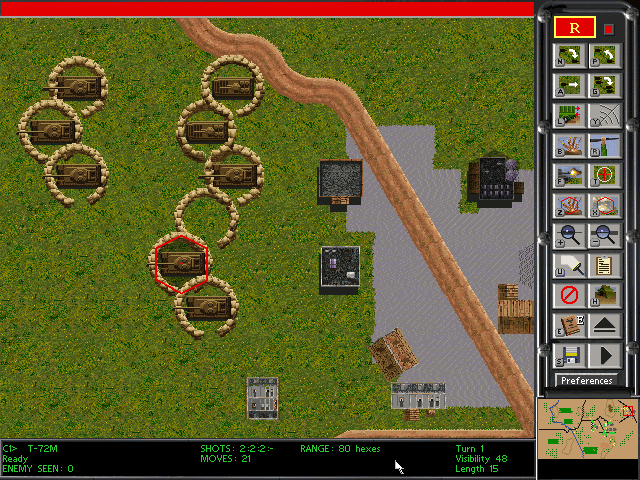Activate the crosshair target button
640x480 pixels.
click(x=603, y=176)
